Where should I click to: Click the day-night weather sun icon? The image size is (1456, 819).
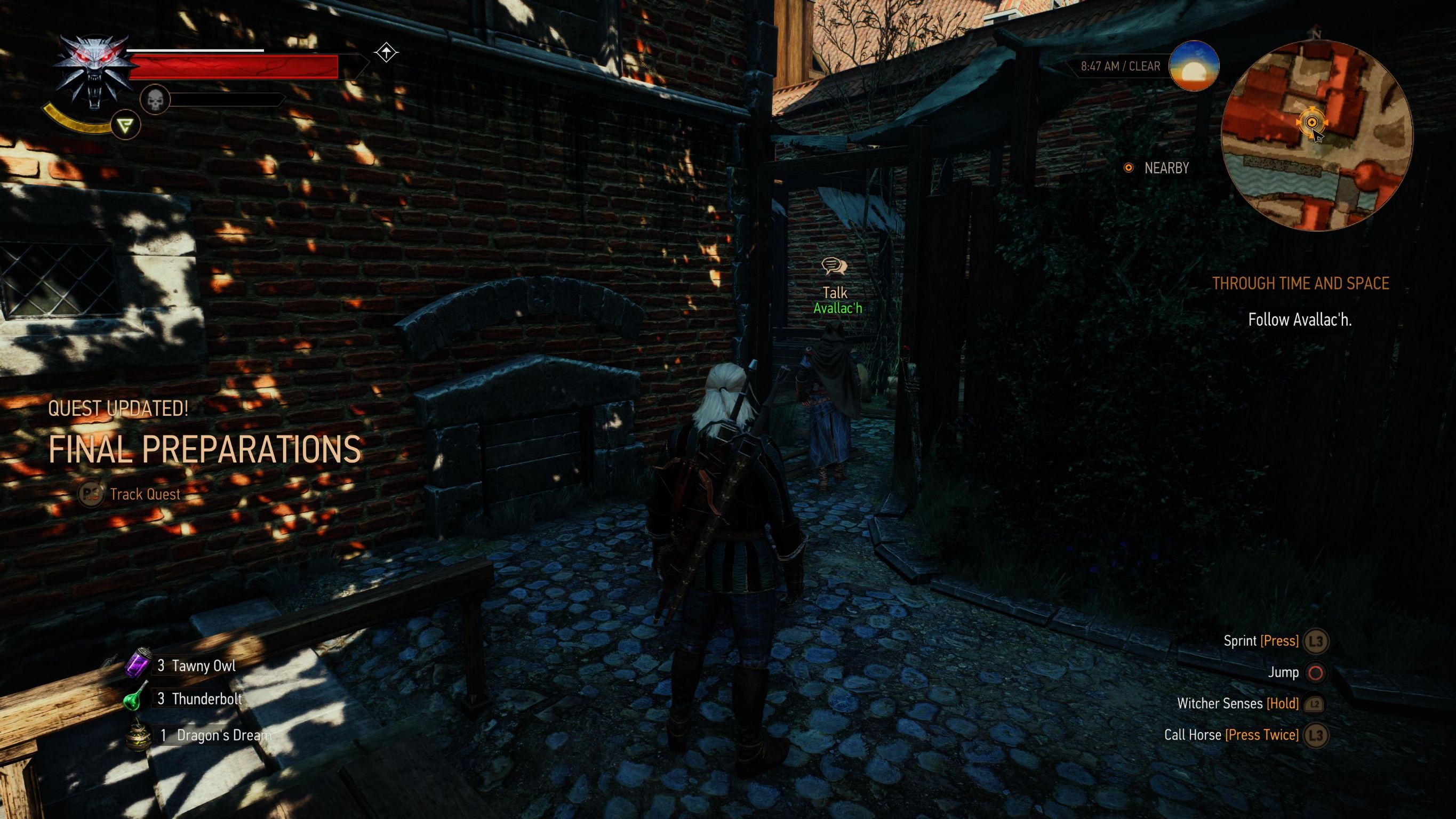point(1193,66)
